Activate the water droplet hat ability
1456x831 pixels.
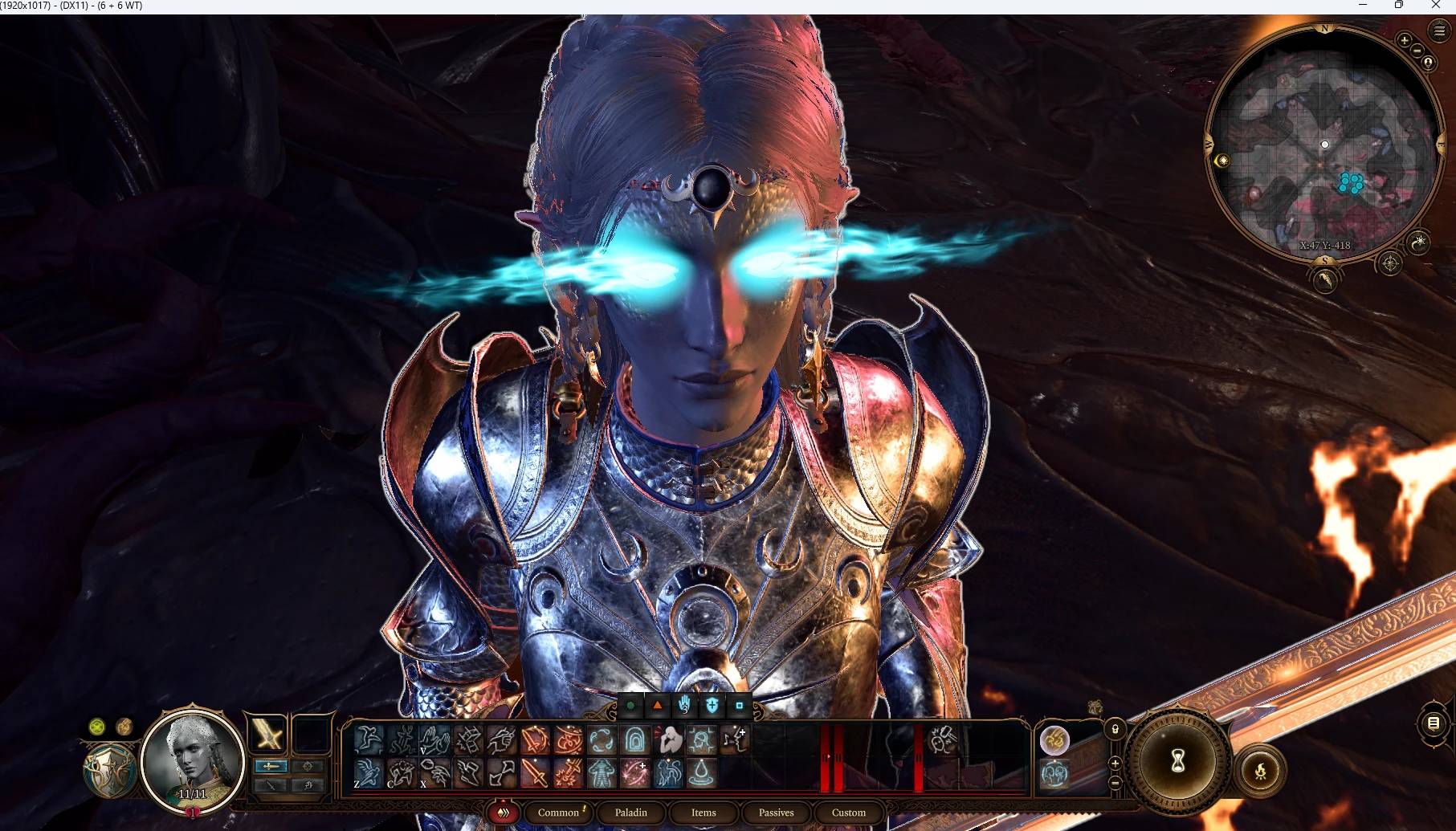(x=703, y=773)
